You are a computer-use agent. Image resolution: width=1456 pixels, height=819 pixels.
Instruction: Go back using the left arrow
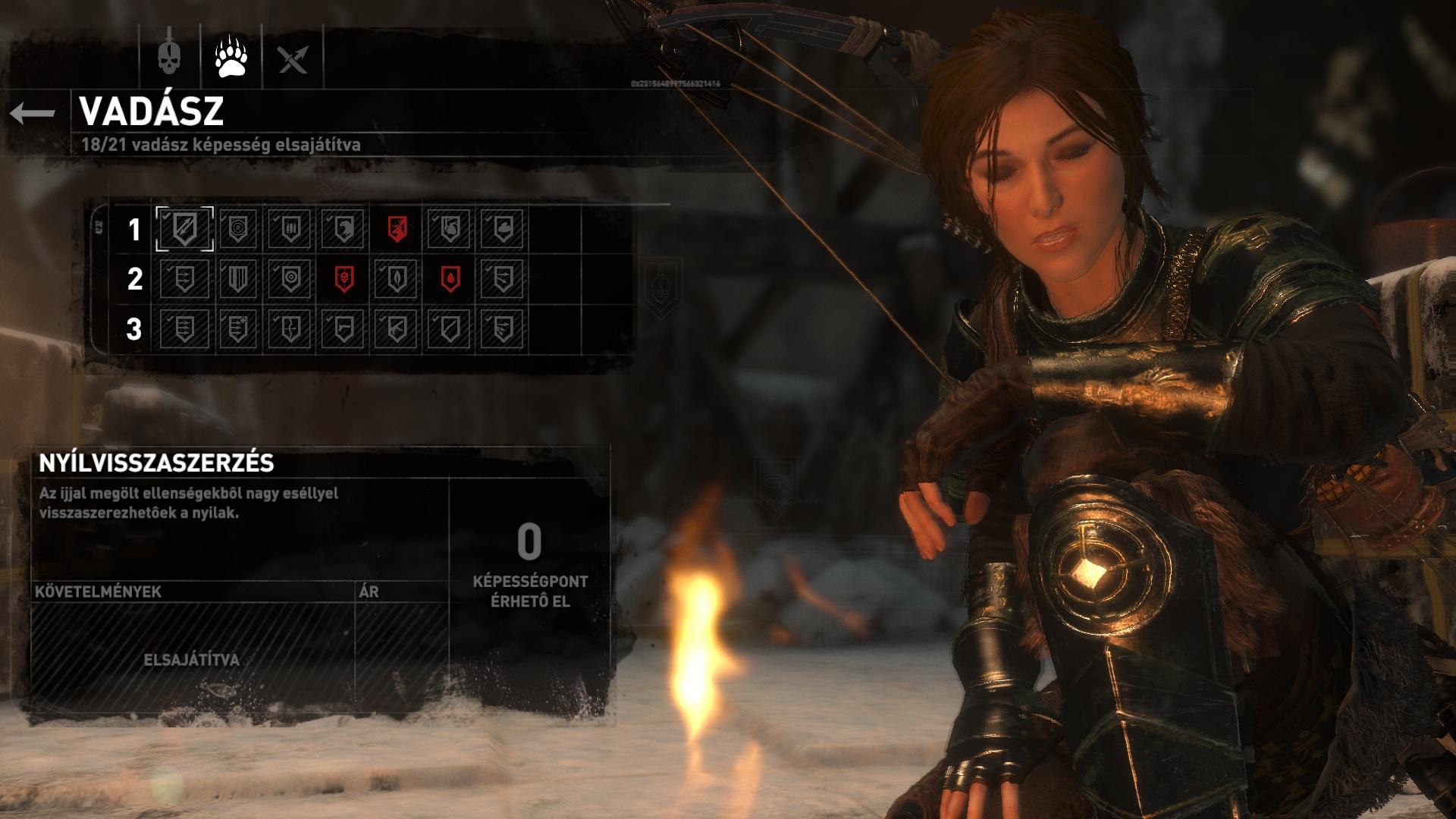(x=33, y=114)
